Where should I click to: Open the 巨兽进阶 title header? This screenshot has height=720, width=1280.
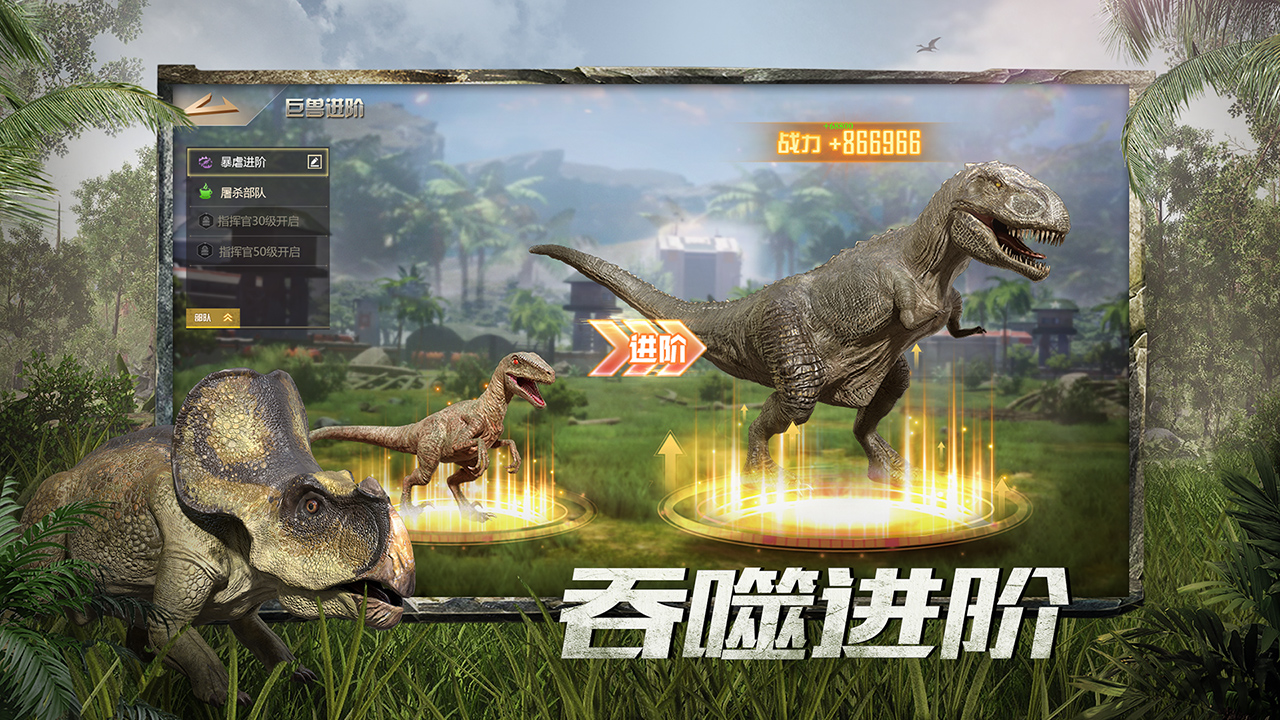point(325,112)
